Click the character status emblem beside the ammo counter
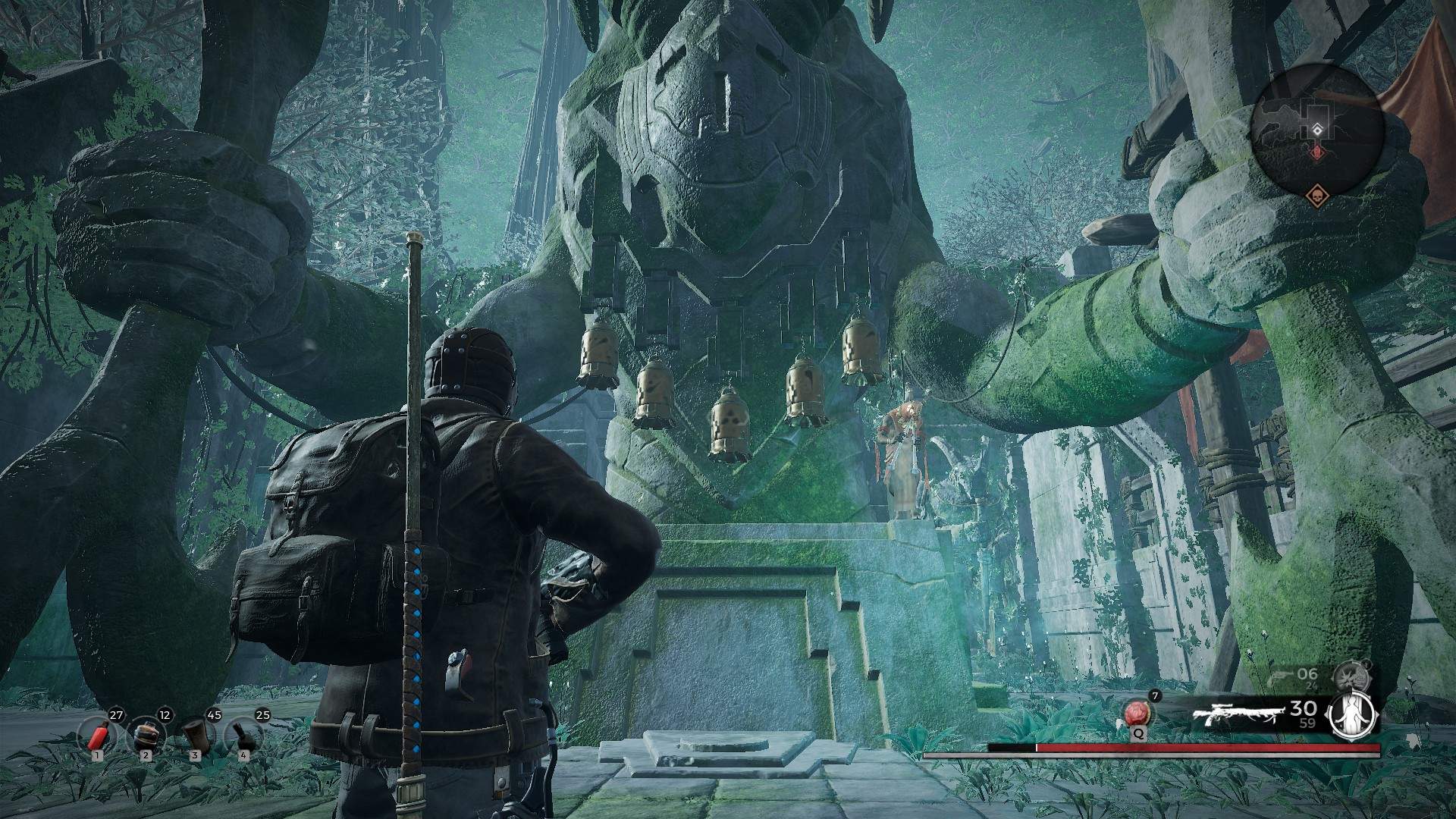 tap(1352, 717)
